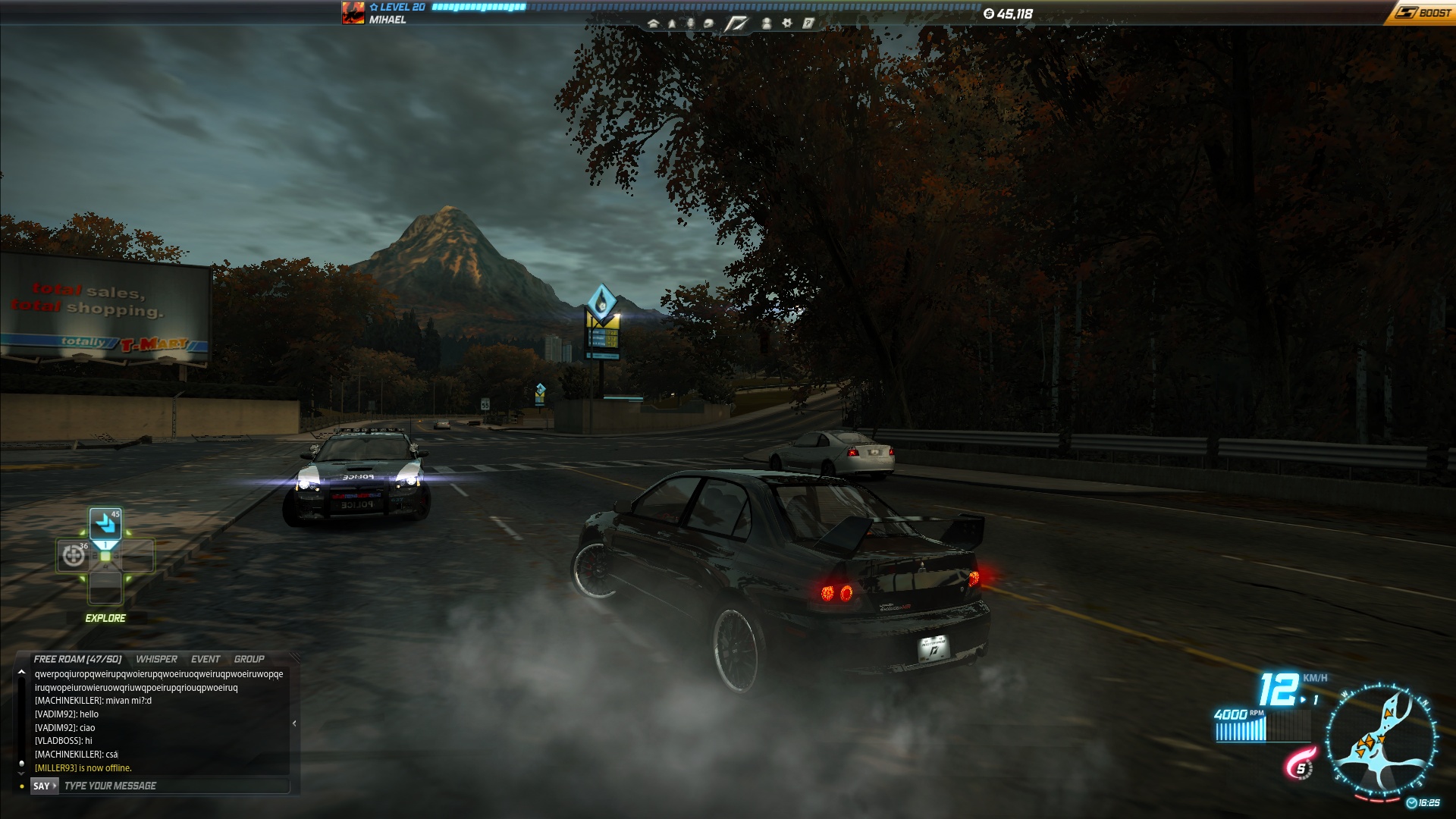The image size is (1456, 819).
Task: Open the SAY channel selector
Action: (44, 786)
